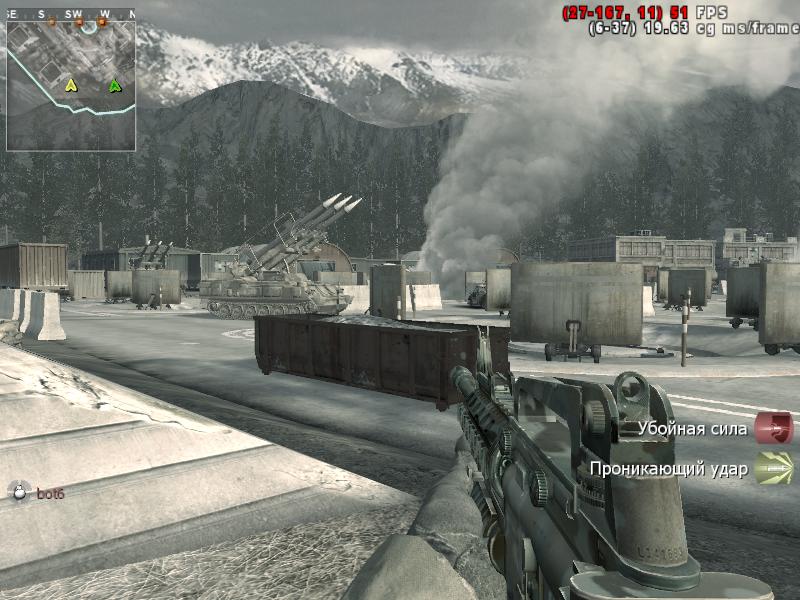The height and width of the screenshot is (600, 800).
Task: Select the Проникающий удар perk icon
Action: (773, 468)
